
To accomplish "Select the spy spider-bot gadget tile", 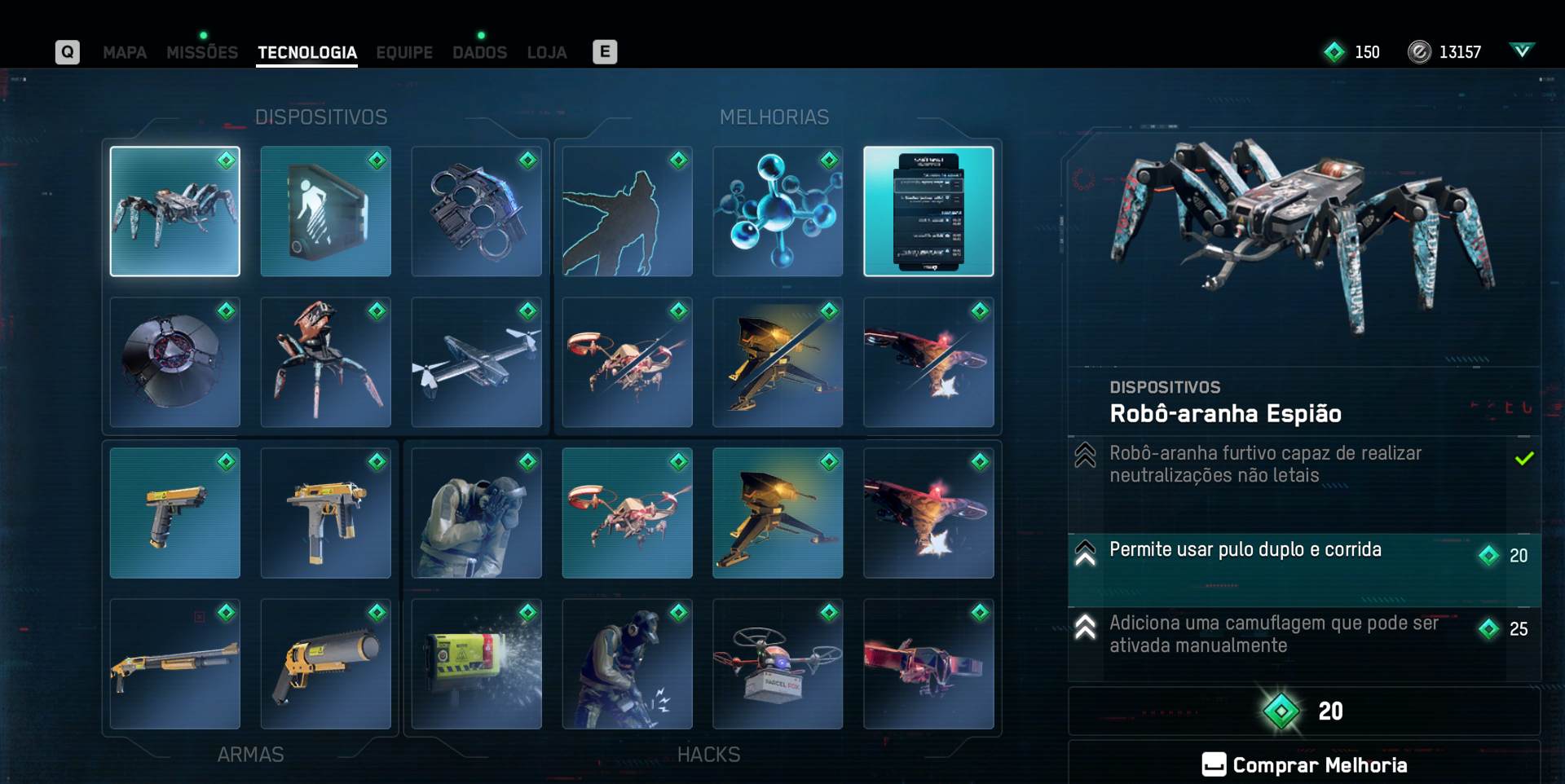I will click(175, 212).
